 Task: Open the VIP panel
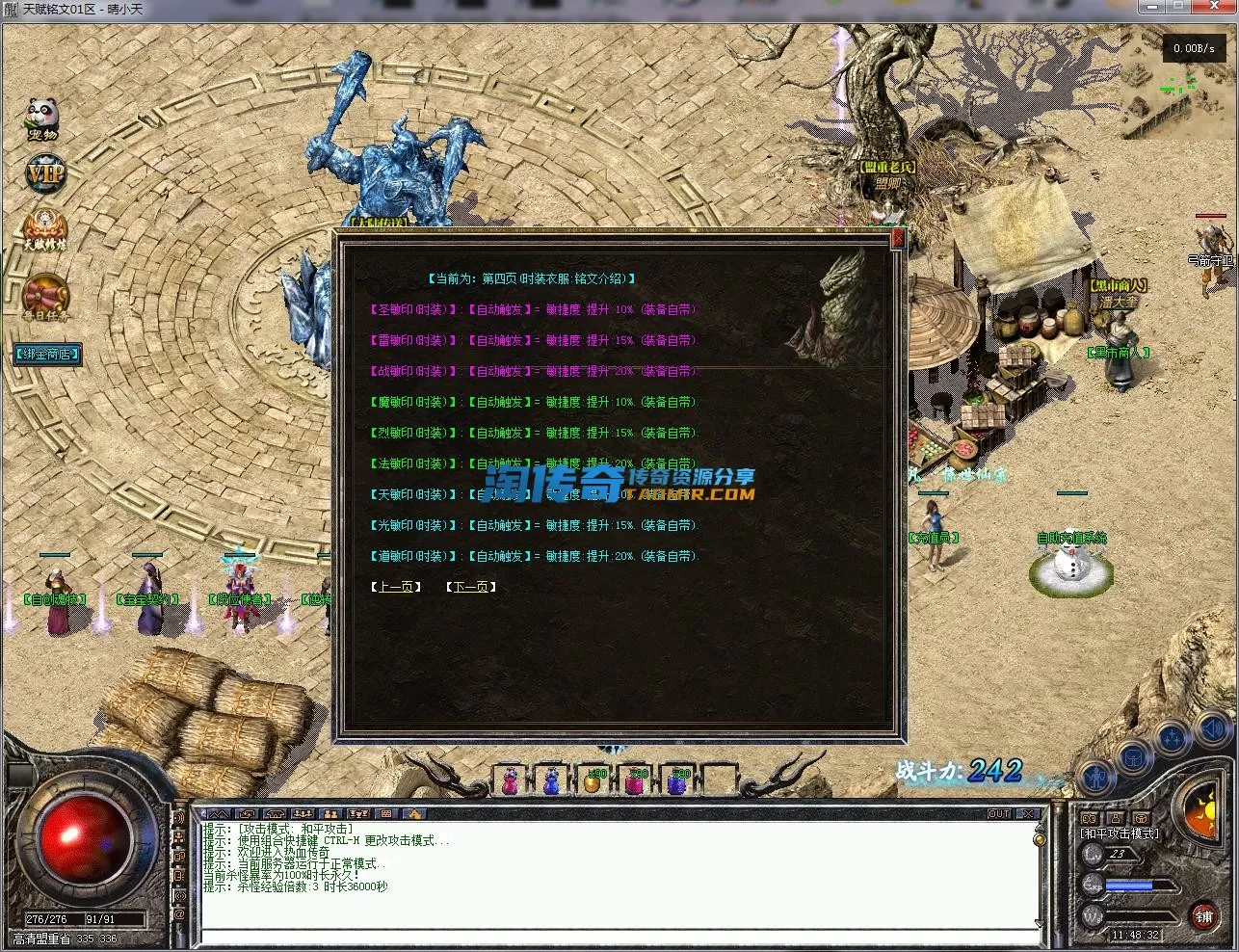pyautogui.click(x=44, y=173)
